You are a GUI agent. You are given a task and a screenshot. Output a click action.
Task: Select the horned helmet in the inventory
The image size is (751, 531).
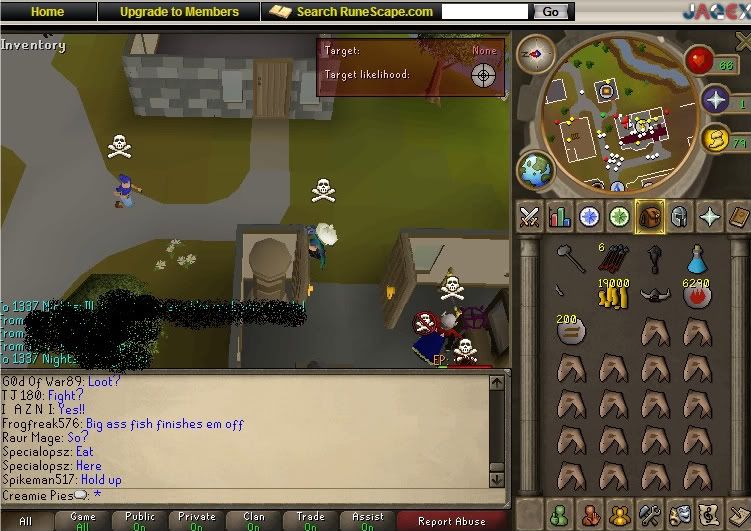click(x=654, y=296)
